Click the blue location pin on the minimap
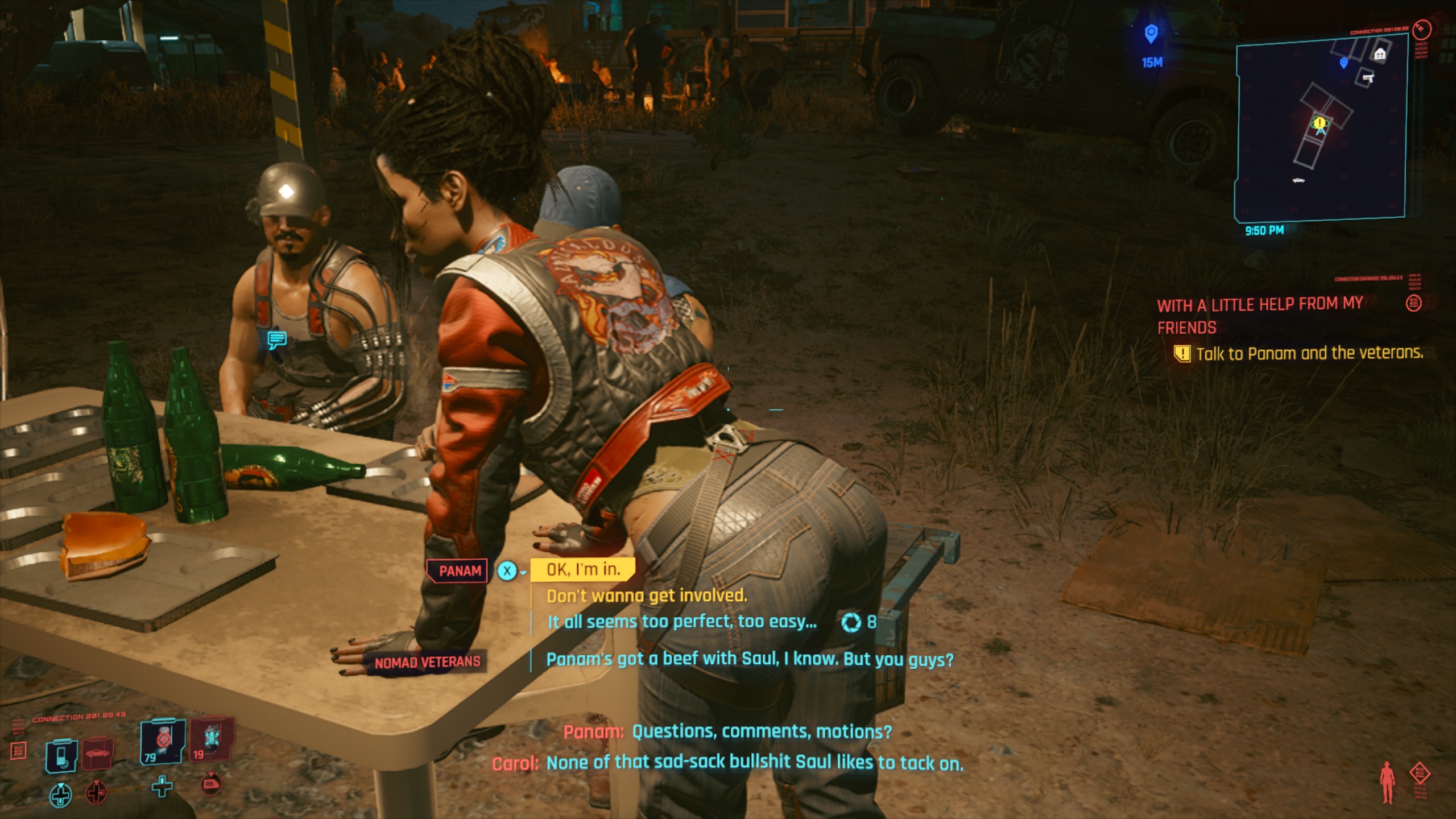 coord(1343,63)
